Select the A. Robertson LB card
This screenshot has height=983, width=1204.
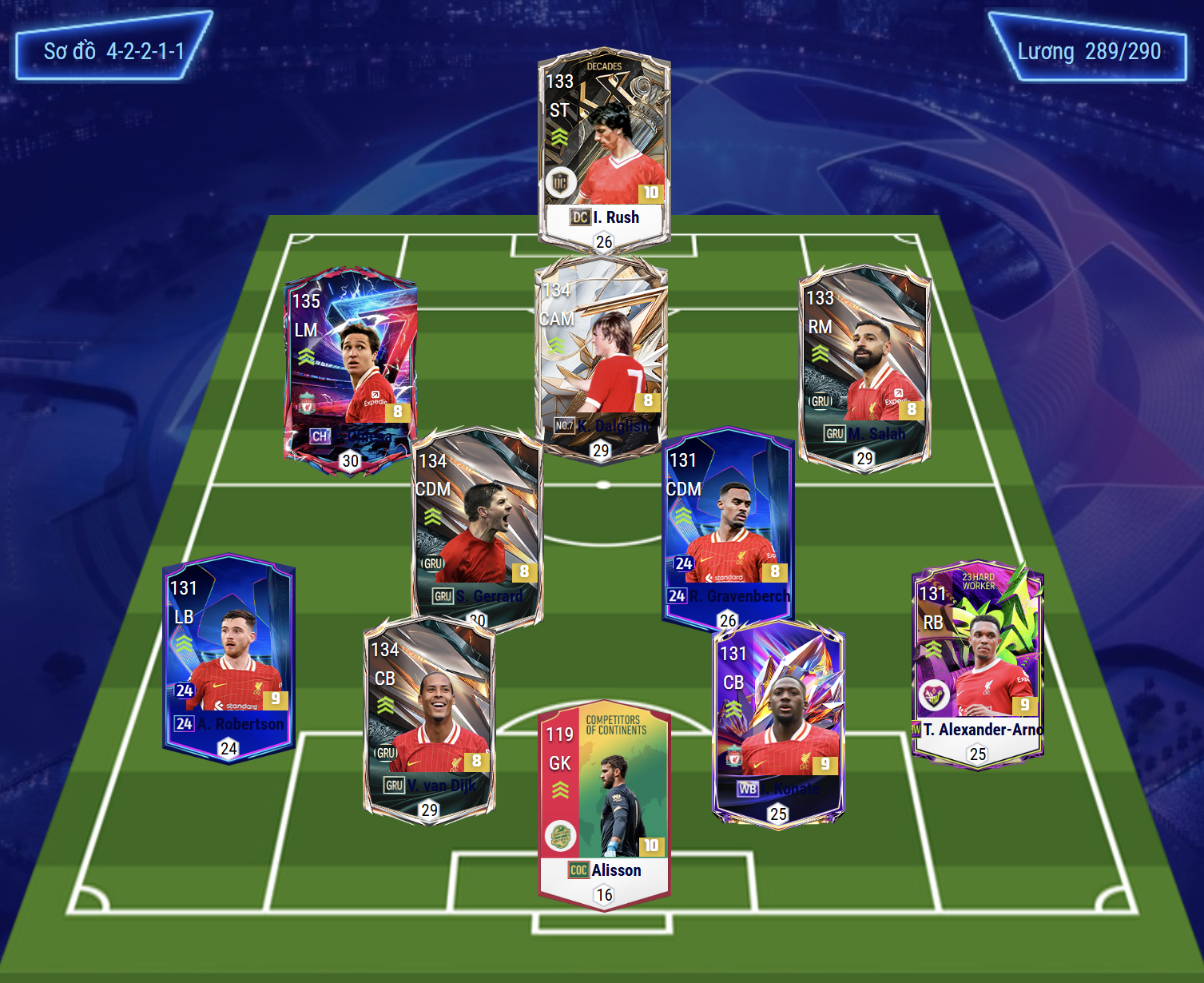tap(228, 655)
